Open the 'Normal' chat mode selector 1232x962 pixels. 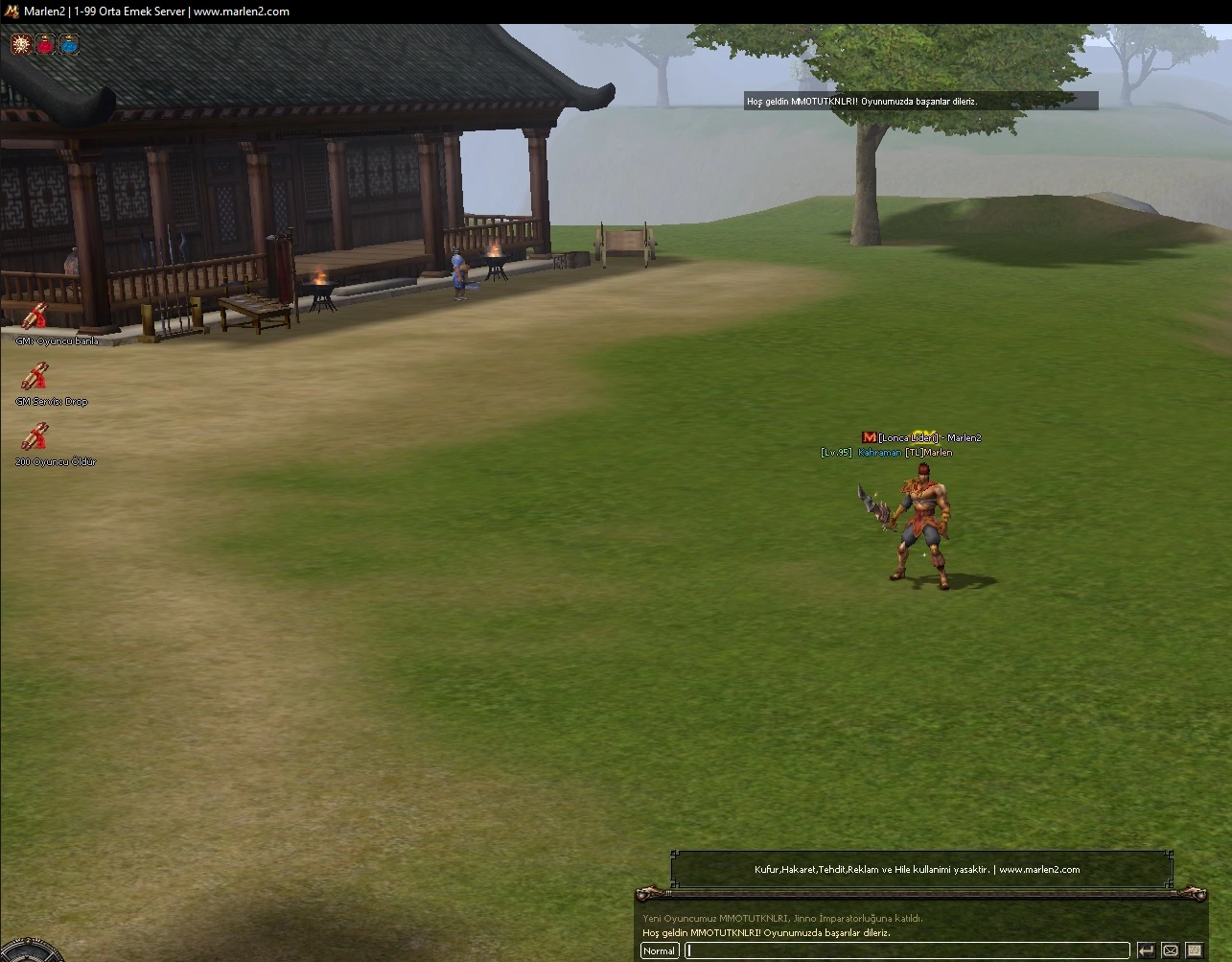click(659, 950)
